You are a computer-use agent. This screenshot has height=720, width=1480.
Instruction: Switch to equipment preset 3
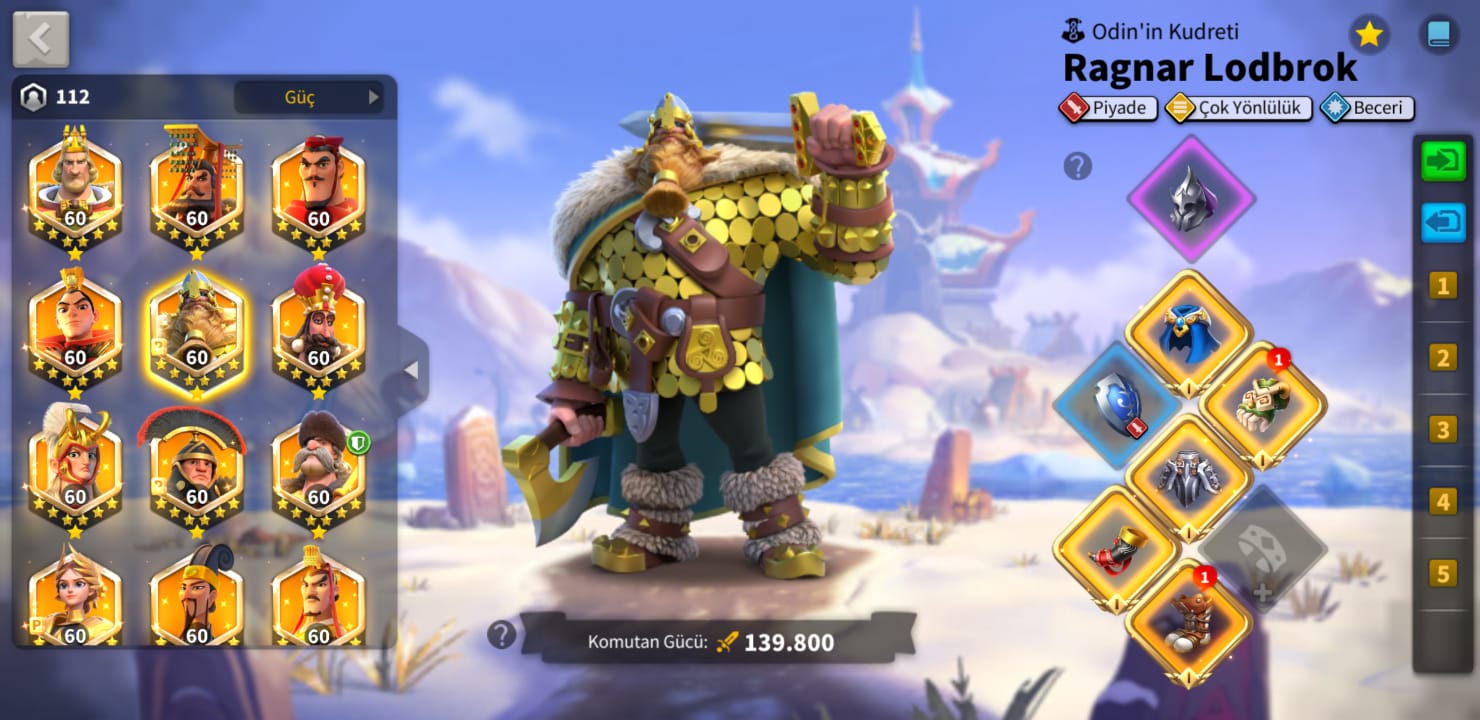[x=1442, y=430]
